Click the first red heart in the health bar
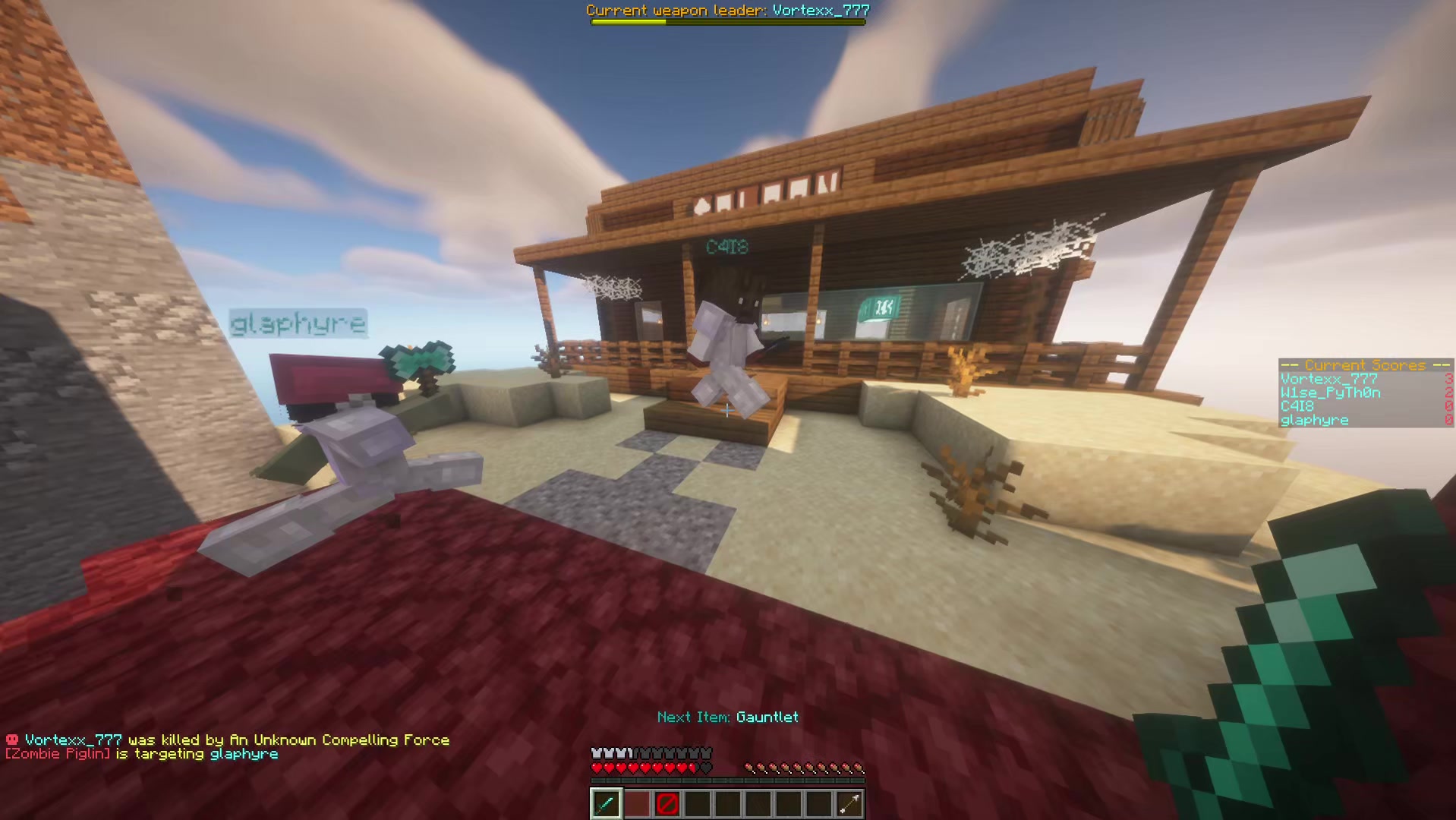The width and height of the screenshot is (1456, 820). click(x=597, y=768)
